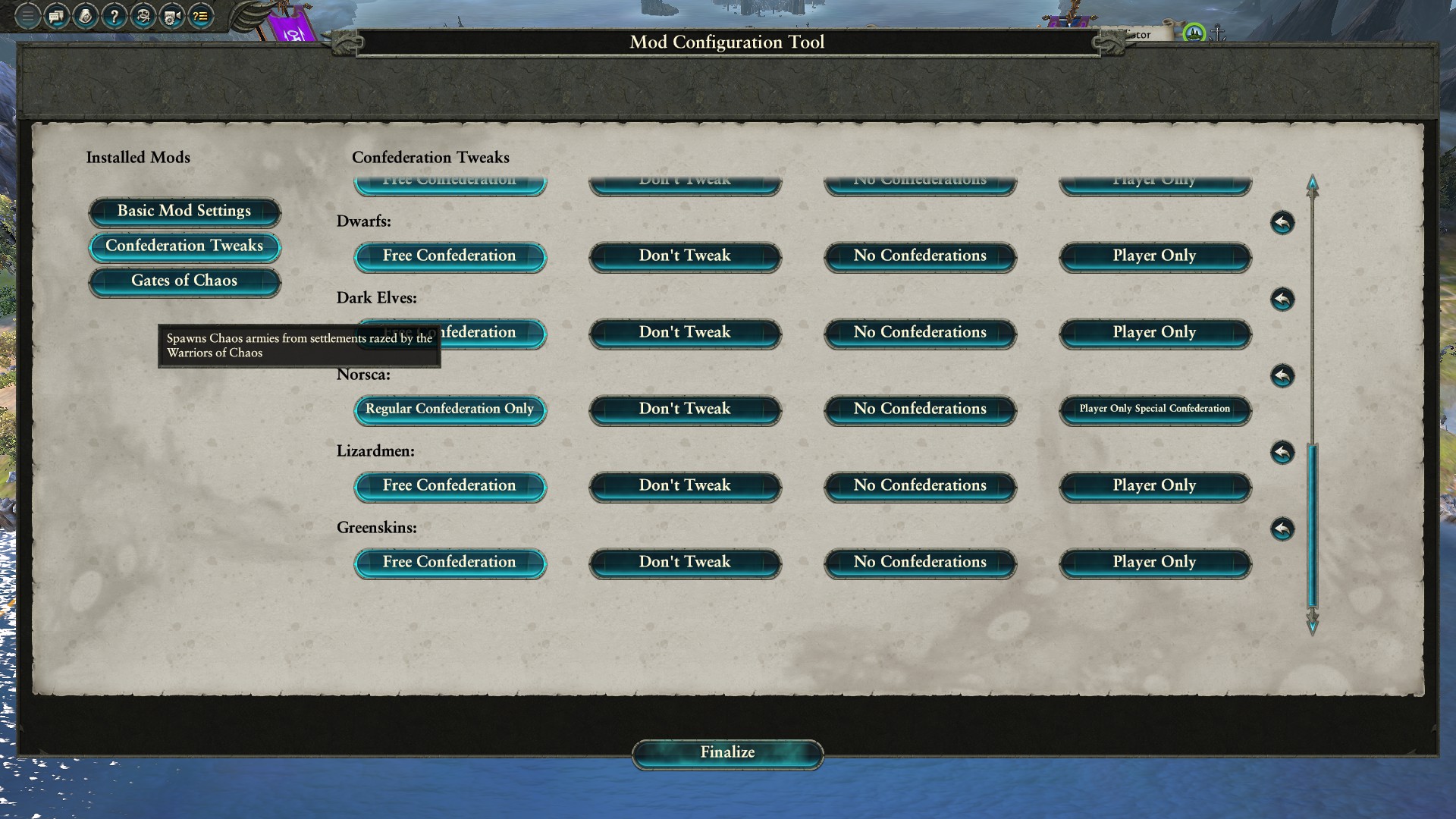The image size is (1456, 819).
Task: Switch to Gates of Chaos mod
Action: pyautogui.click(x=184, y=281)
